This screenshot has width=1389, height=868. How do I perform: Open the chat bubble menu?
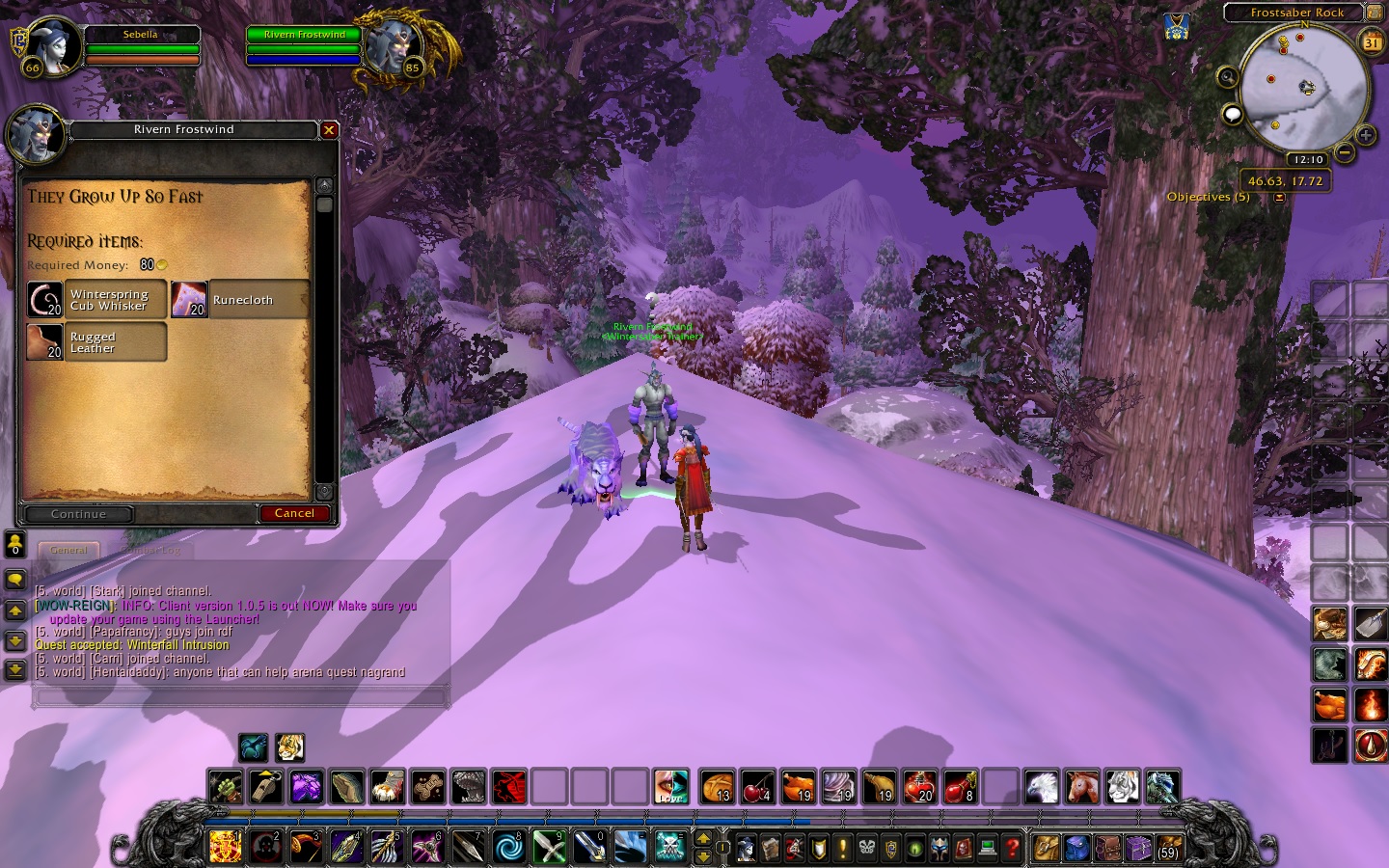pos(1232,115)
